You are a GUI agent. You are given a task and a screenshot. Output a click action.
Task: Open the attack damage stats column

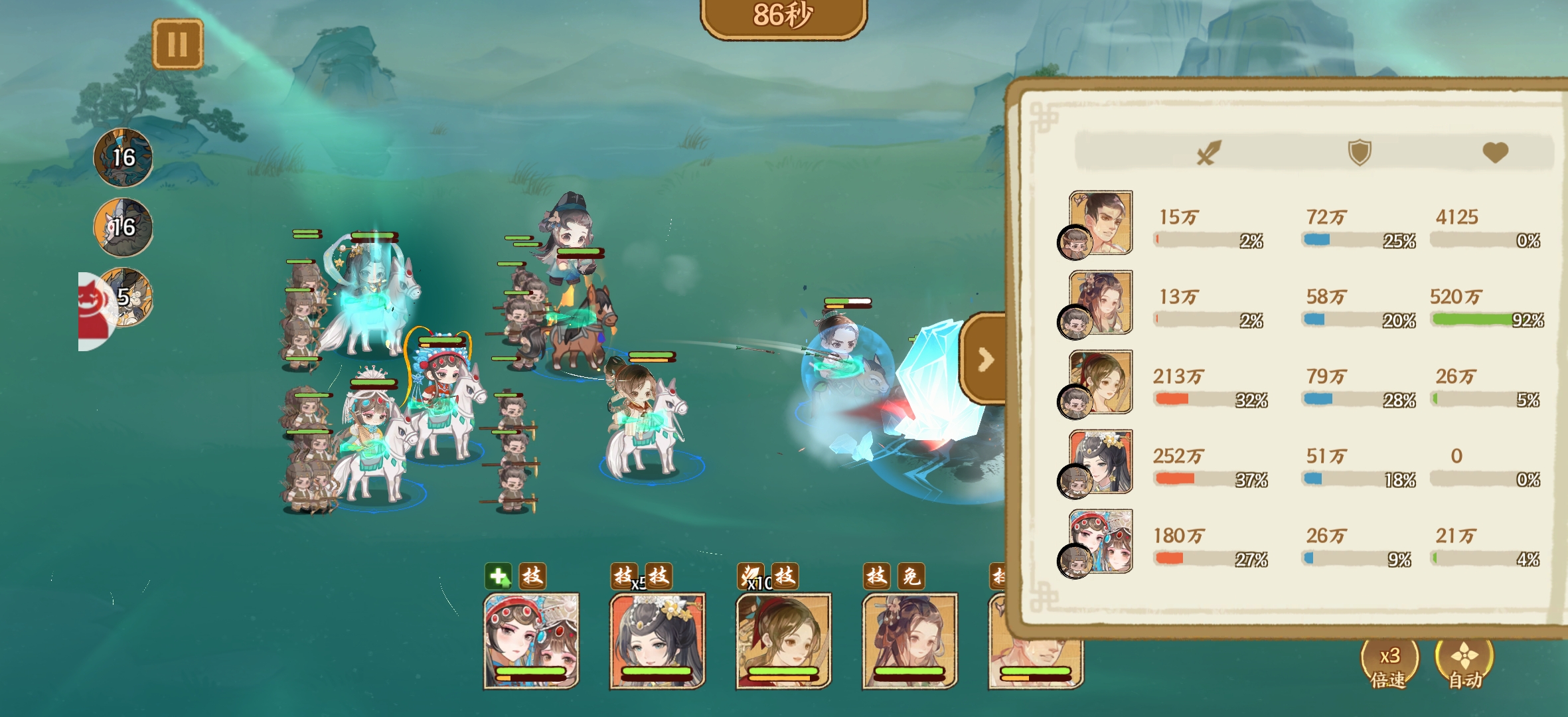1208,153
